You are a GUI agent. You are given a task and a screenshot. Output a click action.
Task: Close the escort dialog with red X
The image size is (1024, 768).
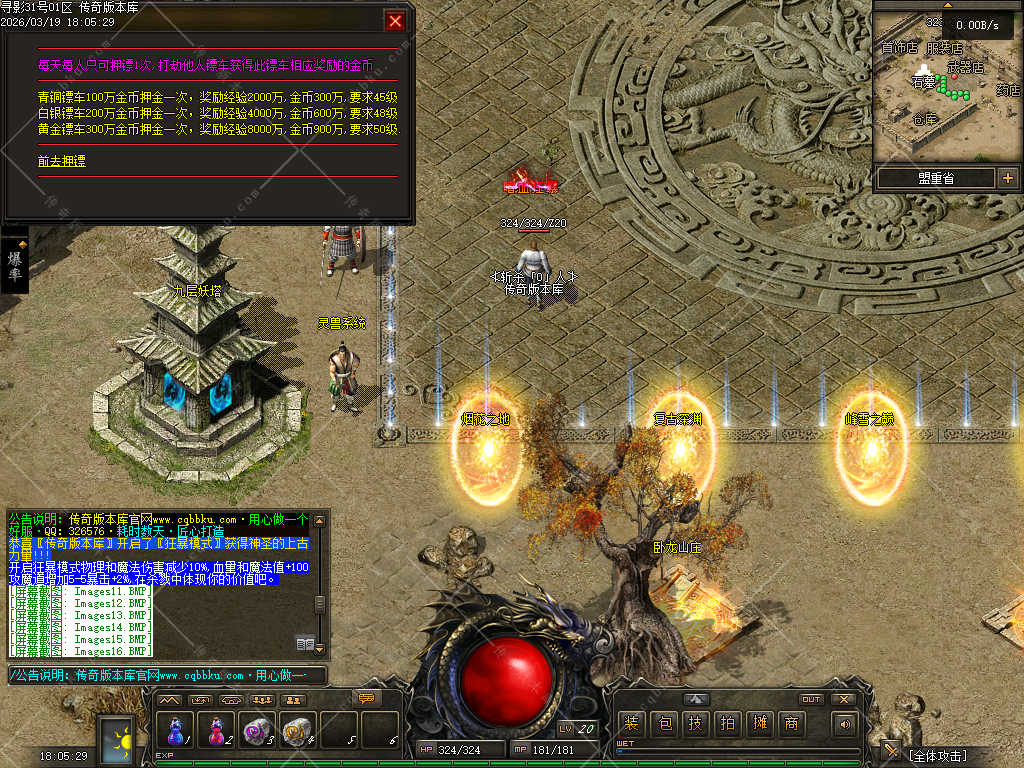tap(396, 20)
